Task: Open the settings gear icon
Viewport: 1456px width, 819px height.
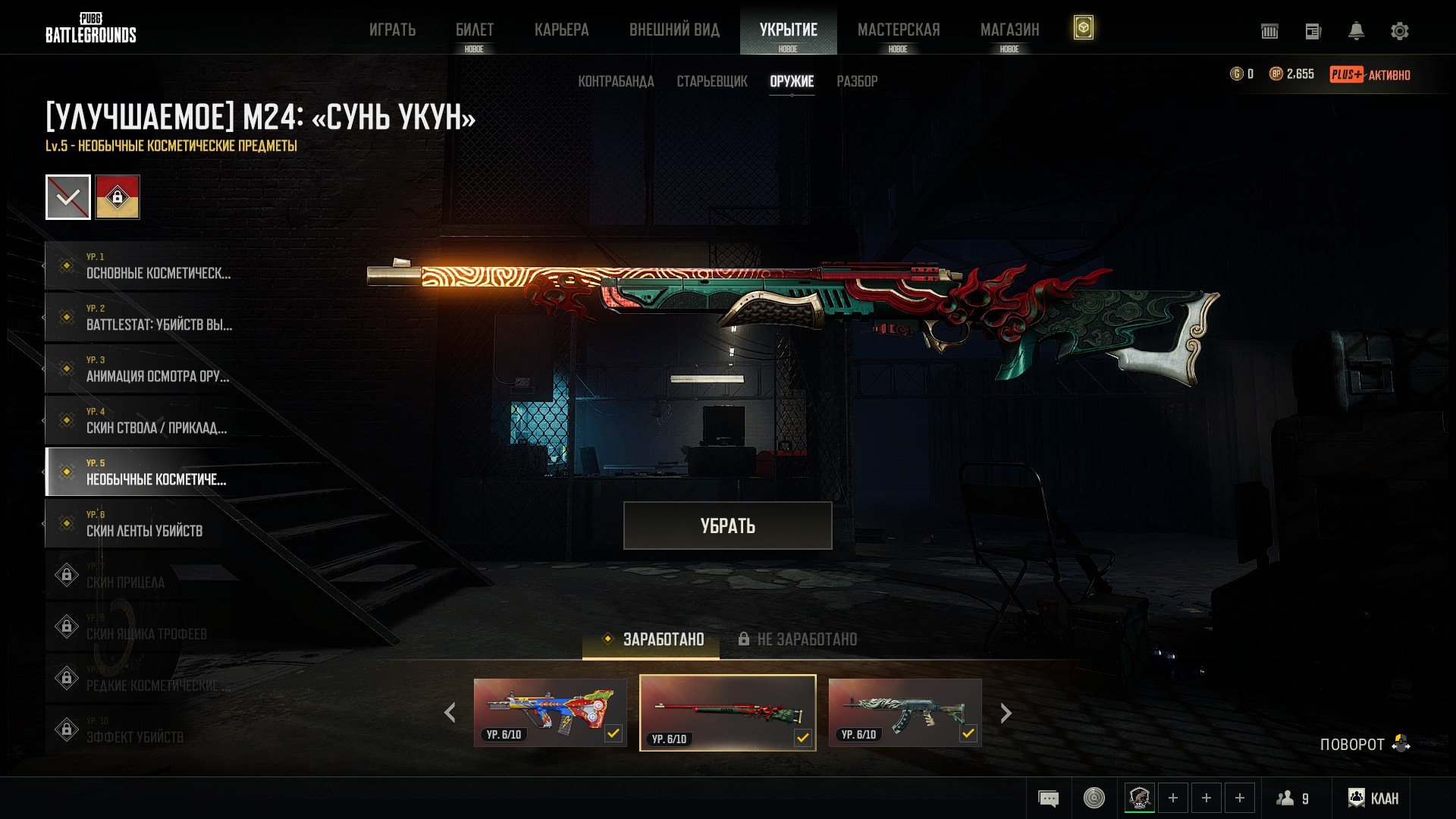Action: coord(1399,31)
